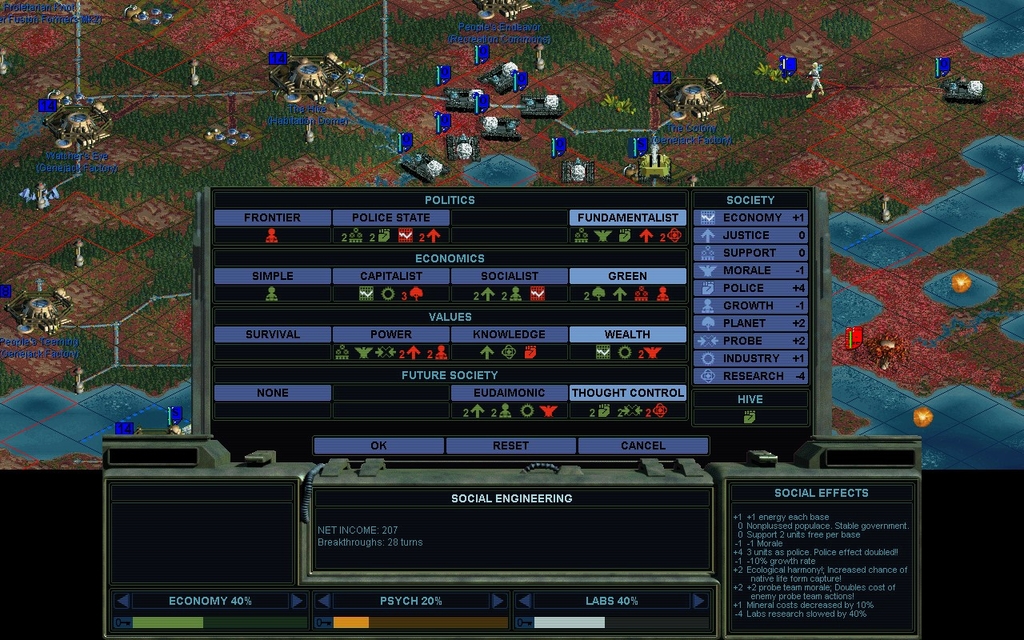Set values to Survival
The image size is (1024, 640).
pos(272,334)
